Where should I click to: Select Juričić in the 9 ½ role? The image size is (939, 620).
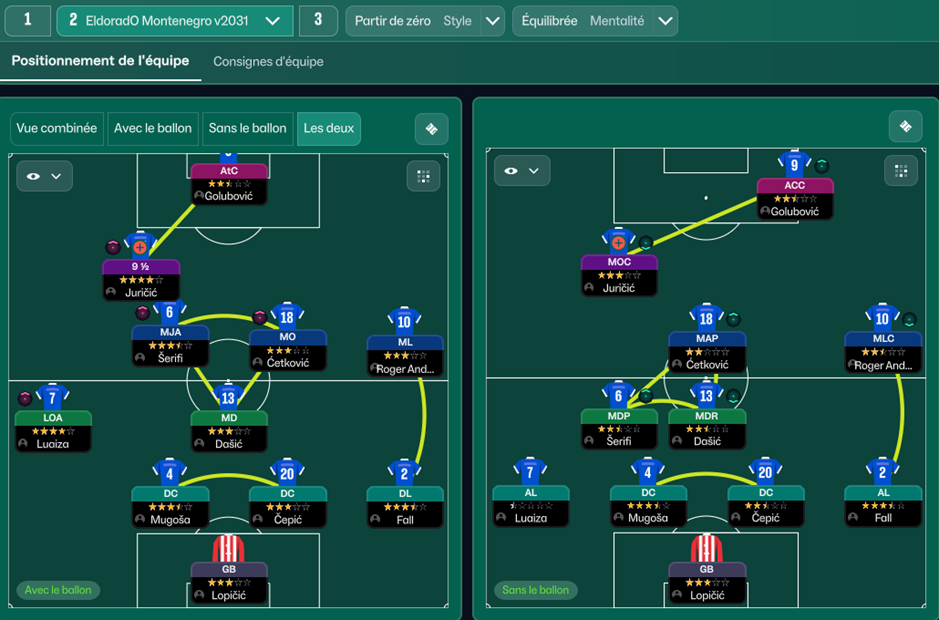click(x=141, y=279)
